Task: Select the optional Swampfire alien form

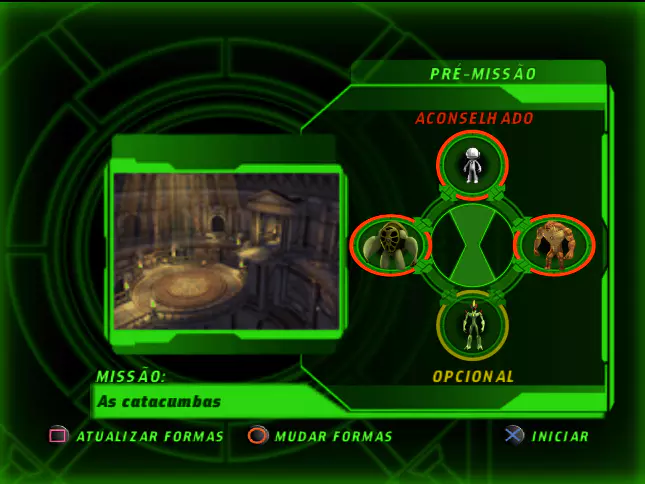Action: (473, 325)
